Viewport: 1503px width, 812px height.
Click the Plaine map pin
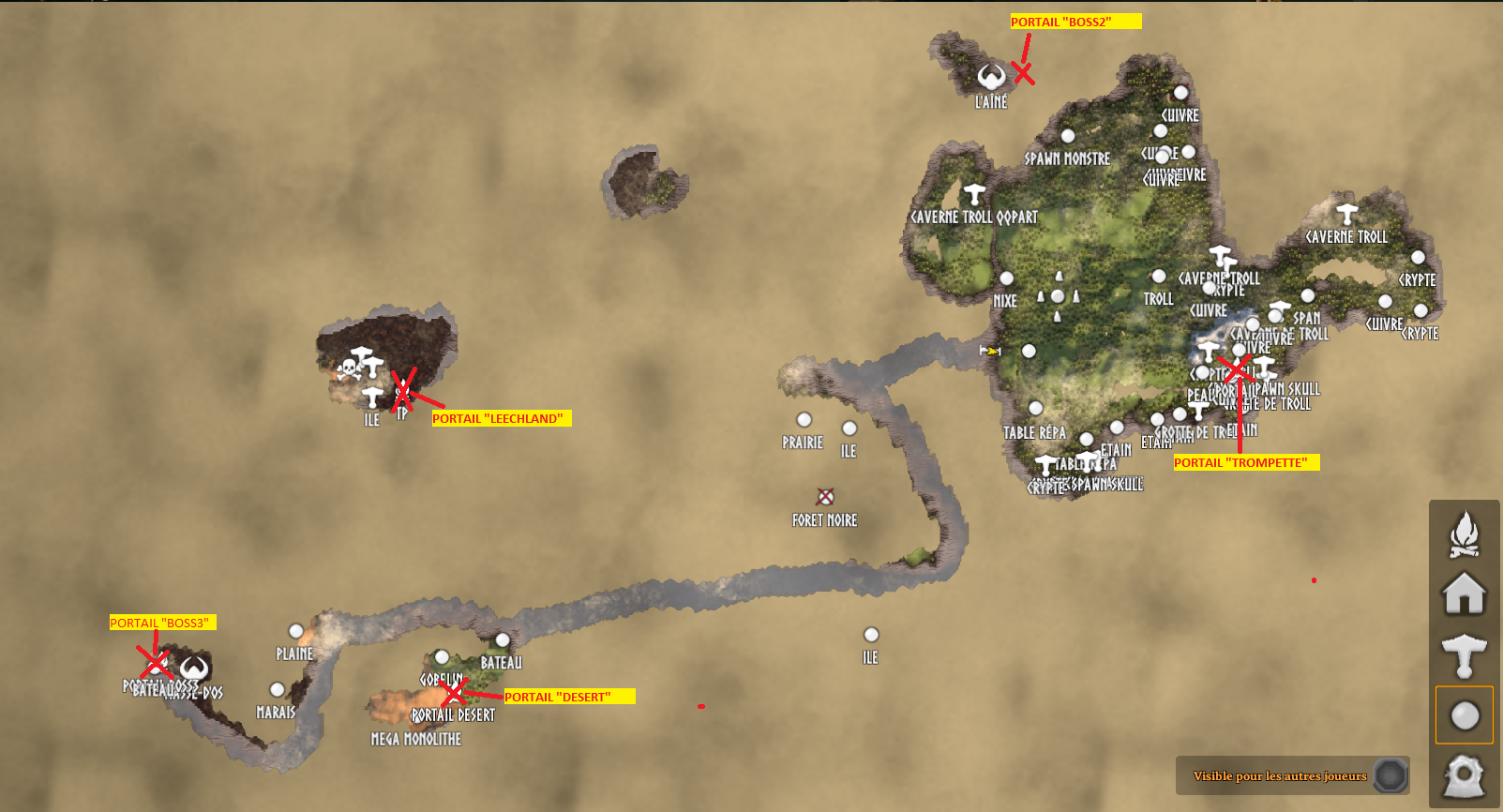pos(296,631)
